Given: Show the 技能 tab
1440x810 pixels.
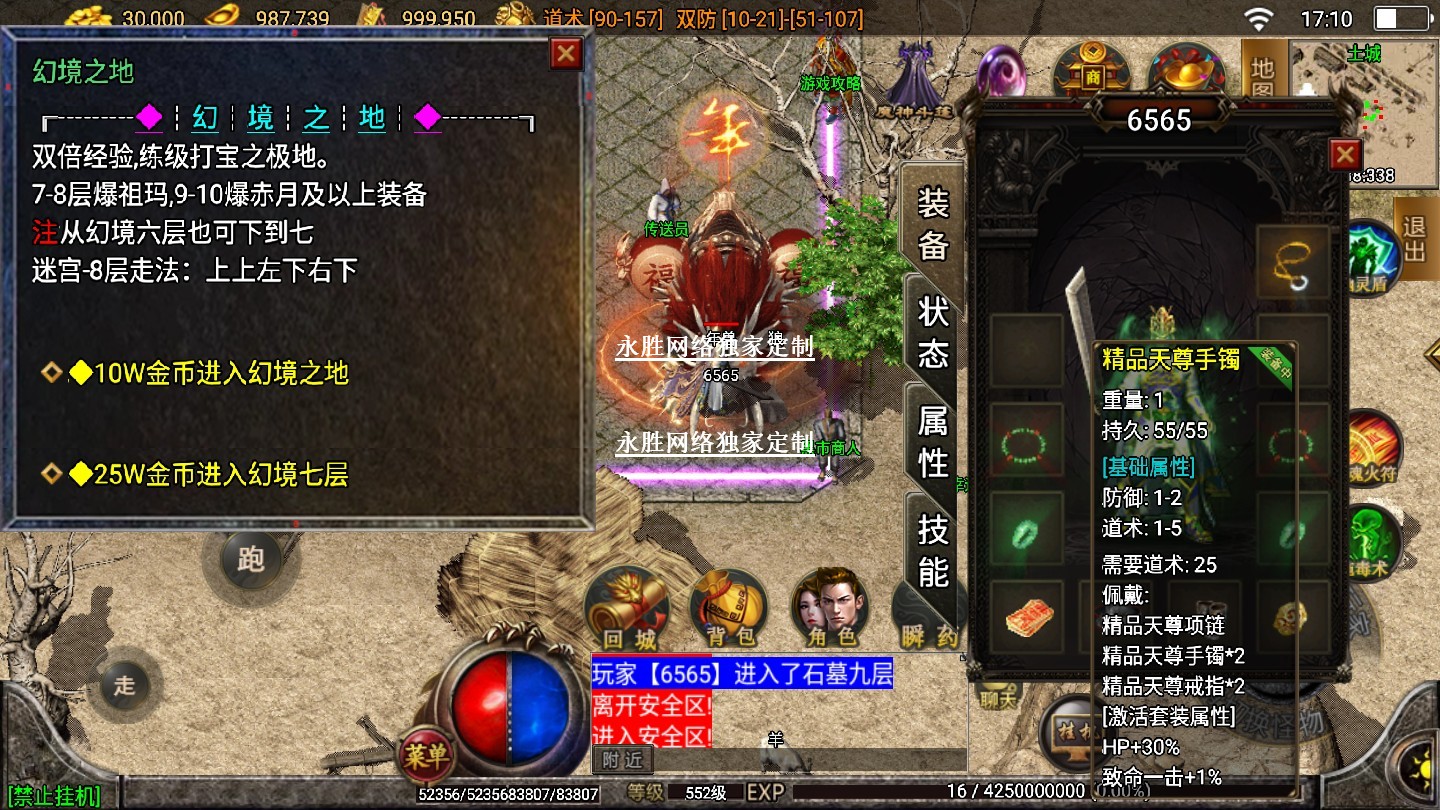Looking at the screenshot, I should [x=933, y=550].
